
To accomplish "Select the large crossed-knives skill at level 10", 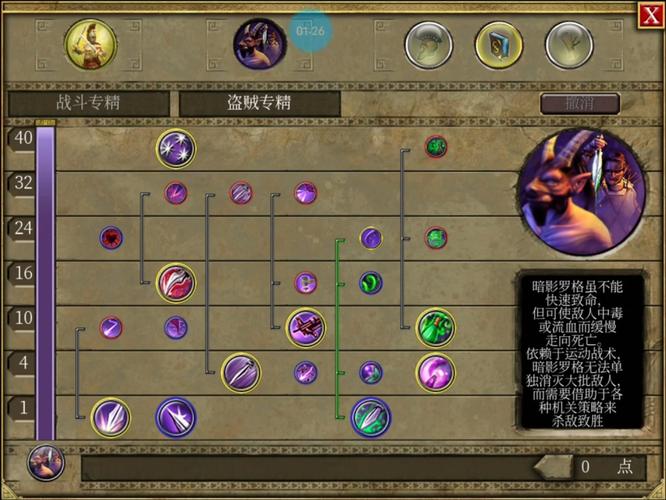I will (306, 326).
